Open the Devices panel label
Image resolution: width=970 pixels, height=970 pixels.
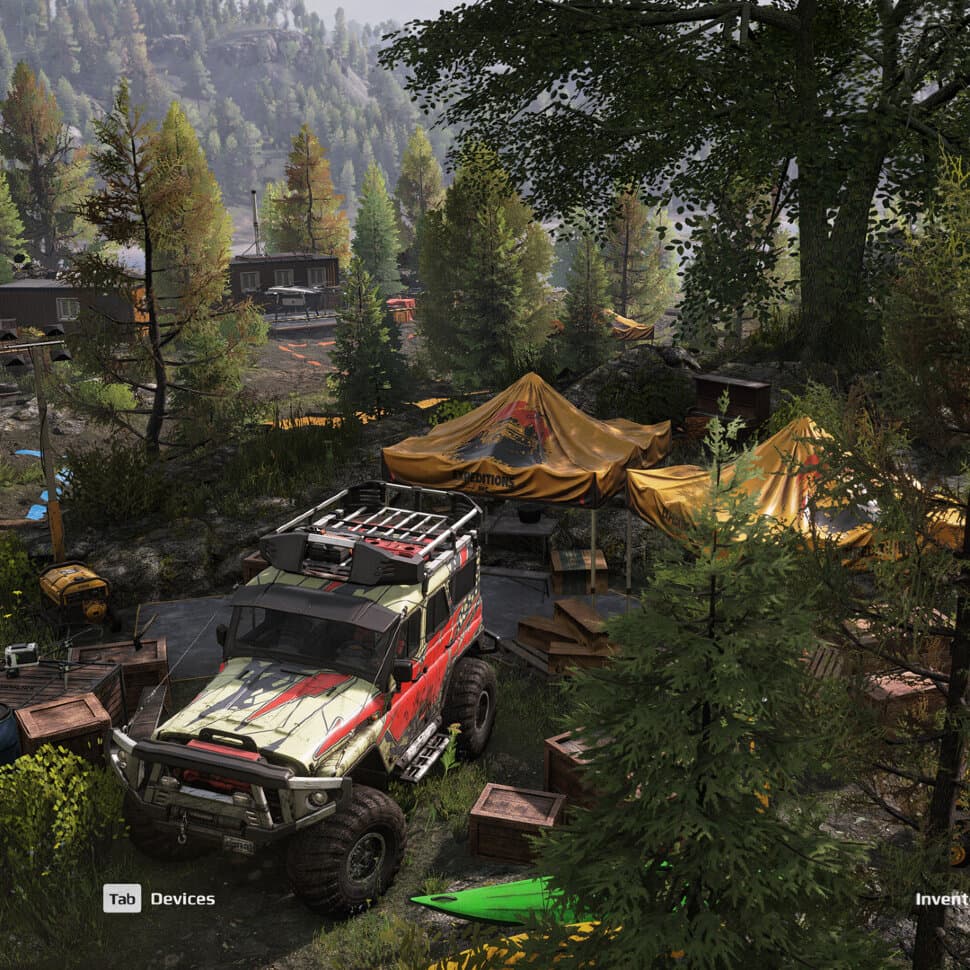[182, 899]
